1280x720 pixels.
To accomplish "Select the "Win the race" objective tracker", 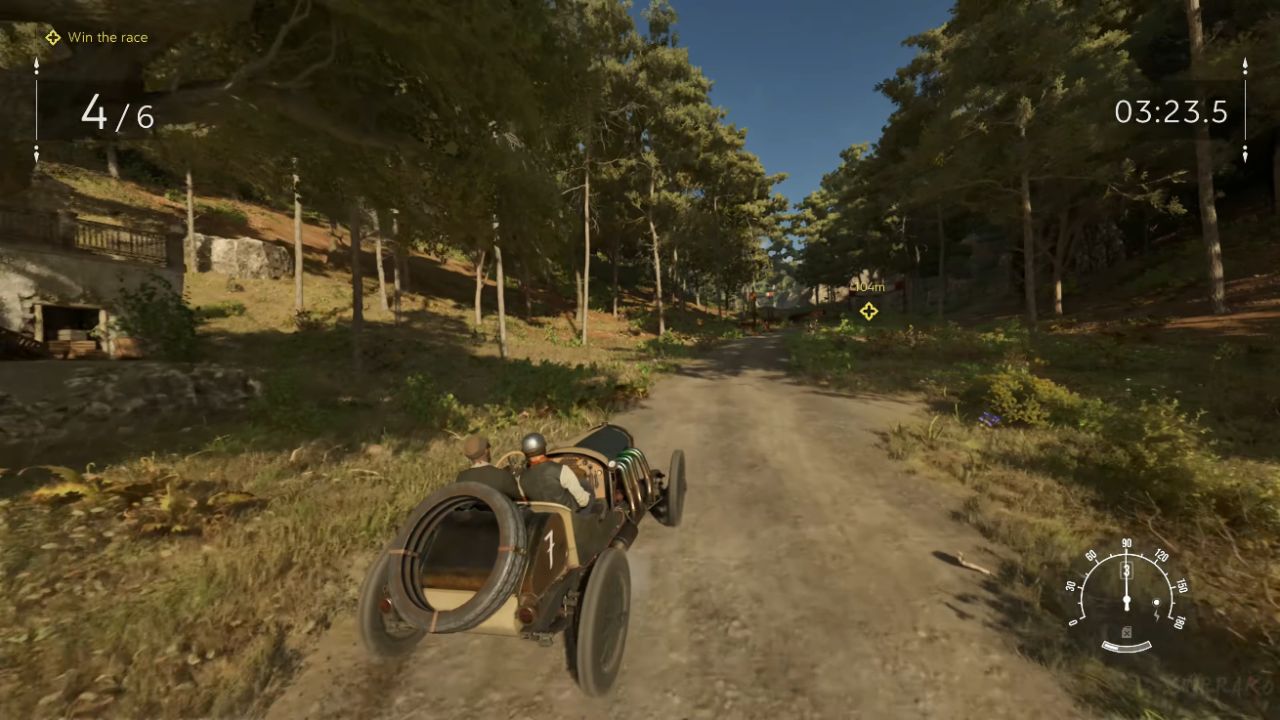I will point(97,38).
